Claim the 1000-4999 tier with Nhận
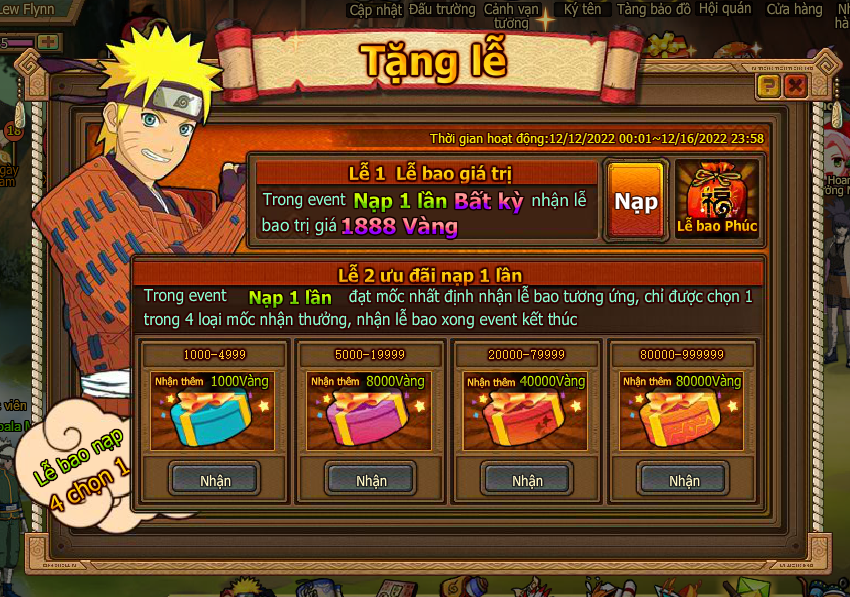The width and height of the screenshot is (850, 597). [215, 480]
